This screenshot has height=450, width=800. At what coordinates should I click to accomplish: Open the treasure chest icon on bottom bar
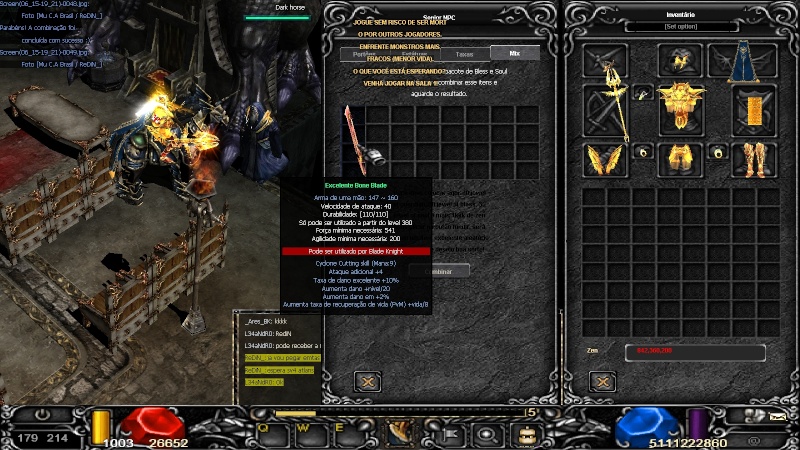point(524,433)
